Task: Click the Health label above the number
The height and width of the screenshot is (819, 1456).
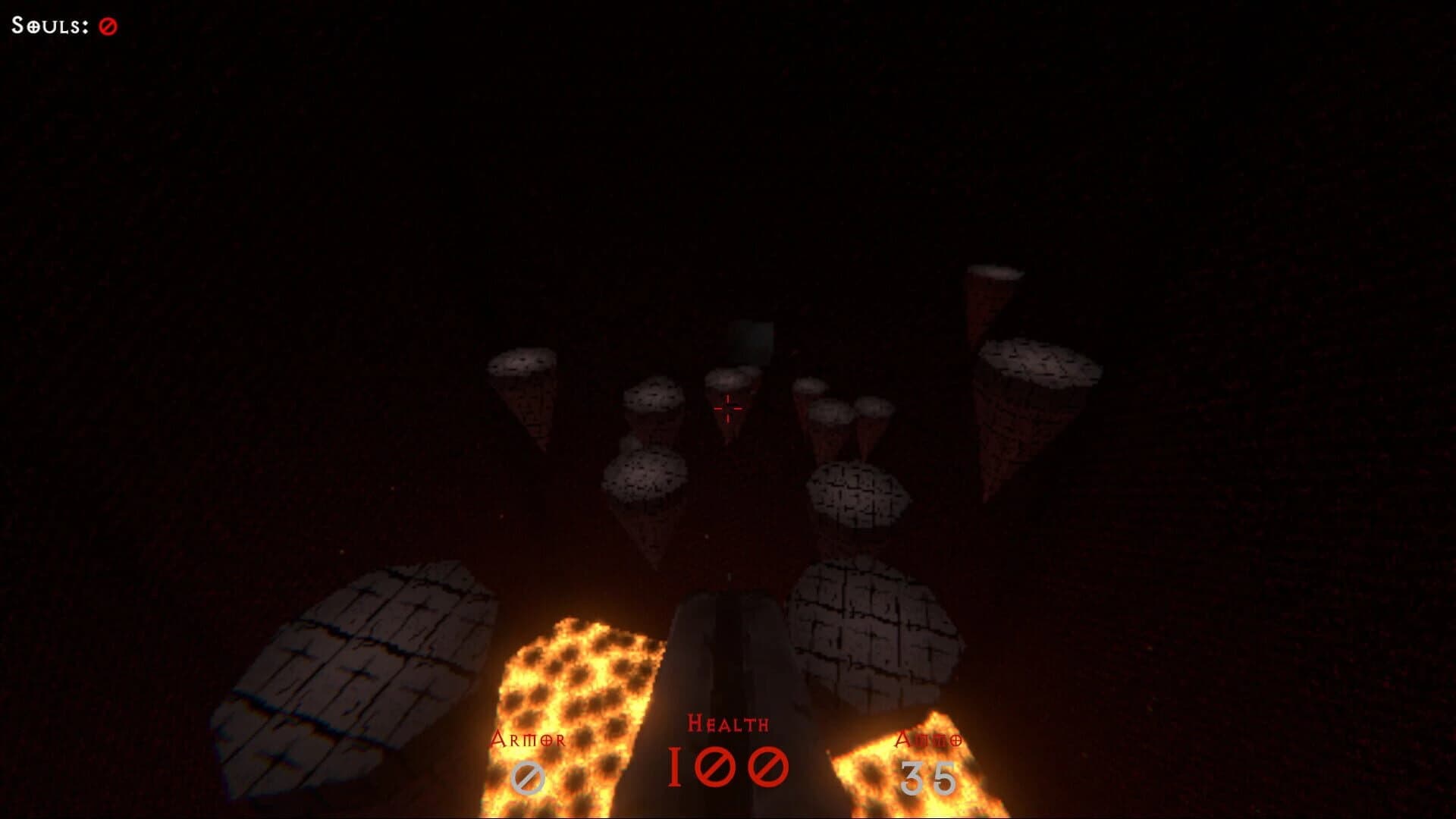Action: (x=728, y=724)
